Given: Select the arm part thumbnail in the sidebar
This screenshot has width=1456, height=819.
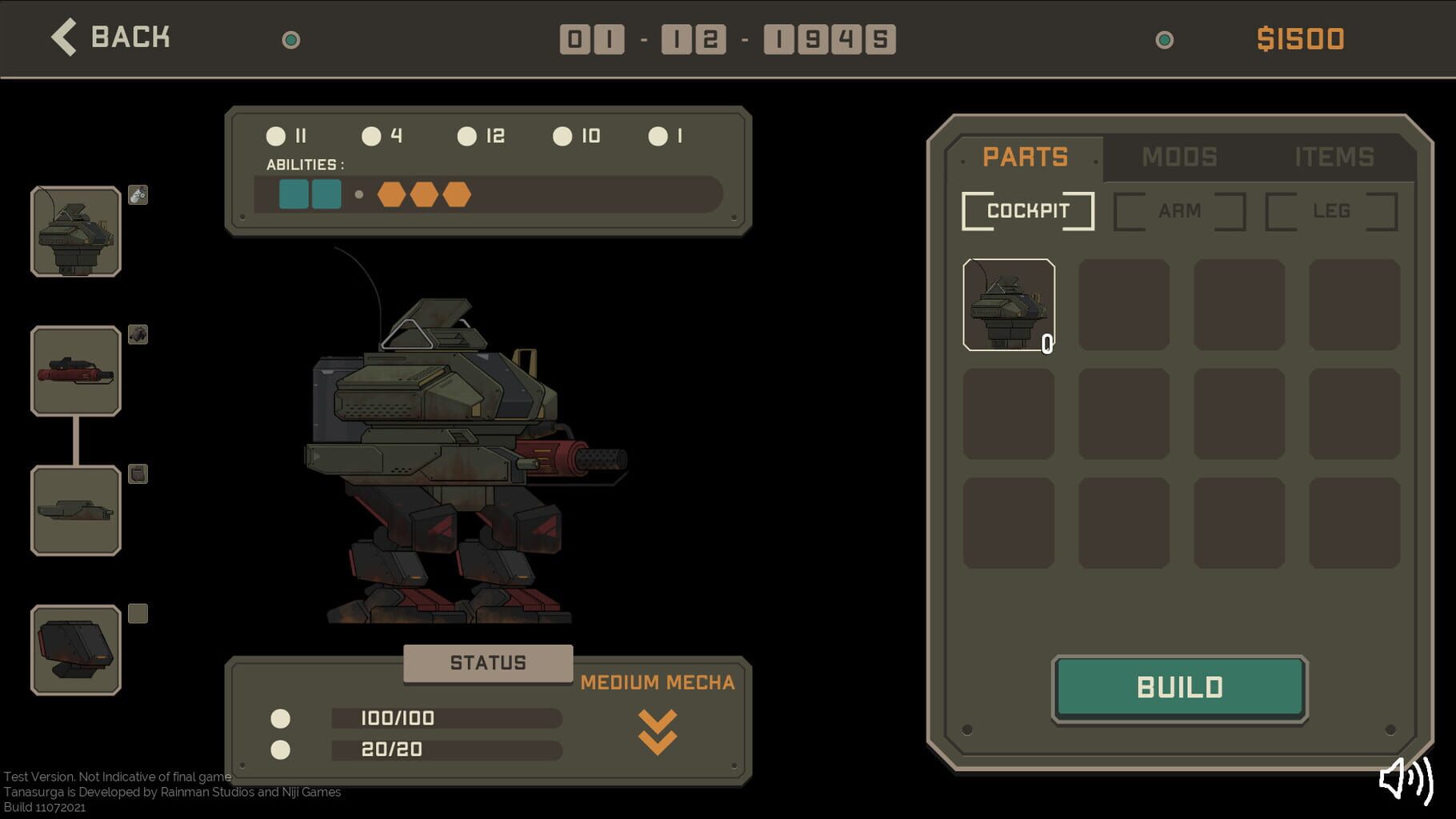Looking at the screenshot, I should pyautogui.click(x=75, y=510).
